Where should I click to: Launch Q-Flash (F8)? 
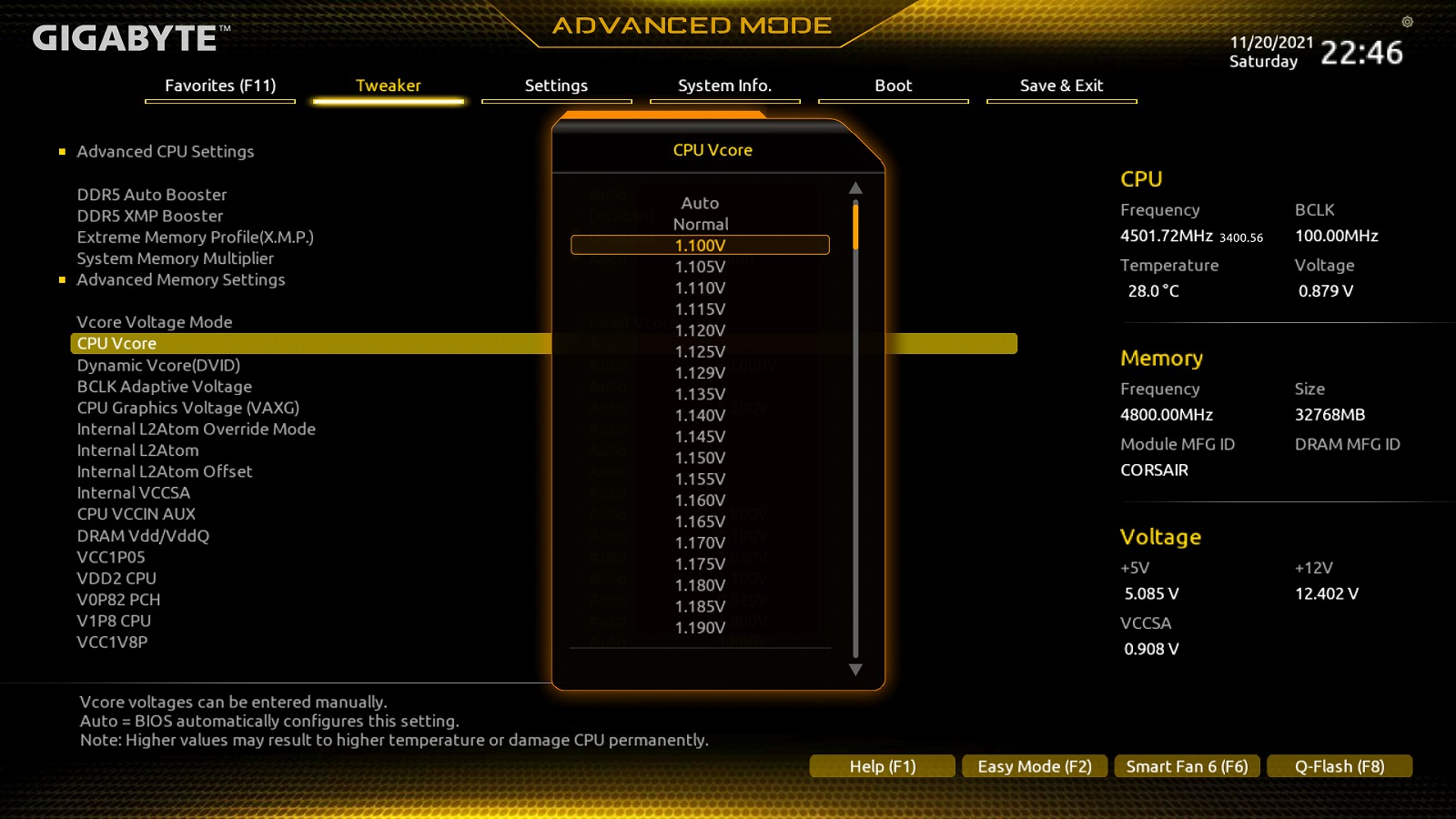pyautogui.click(x=1340, y=766)
